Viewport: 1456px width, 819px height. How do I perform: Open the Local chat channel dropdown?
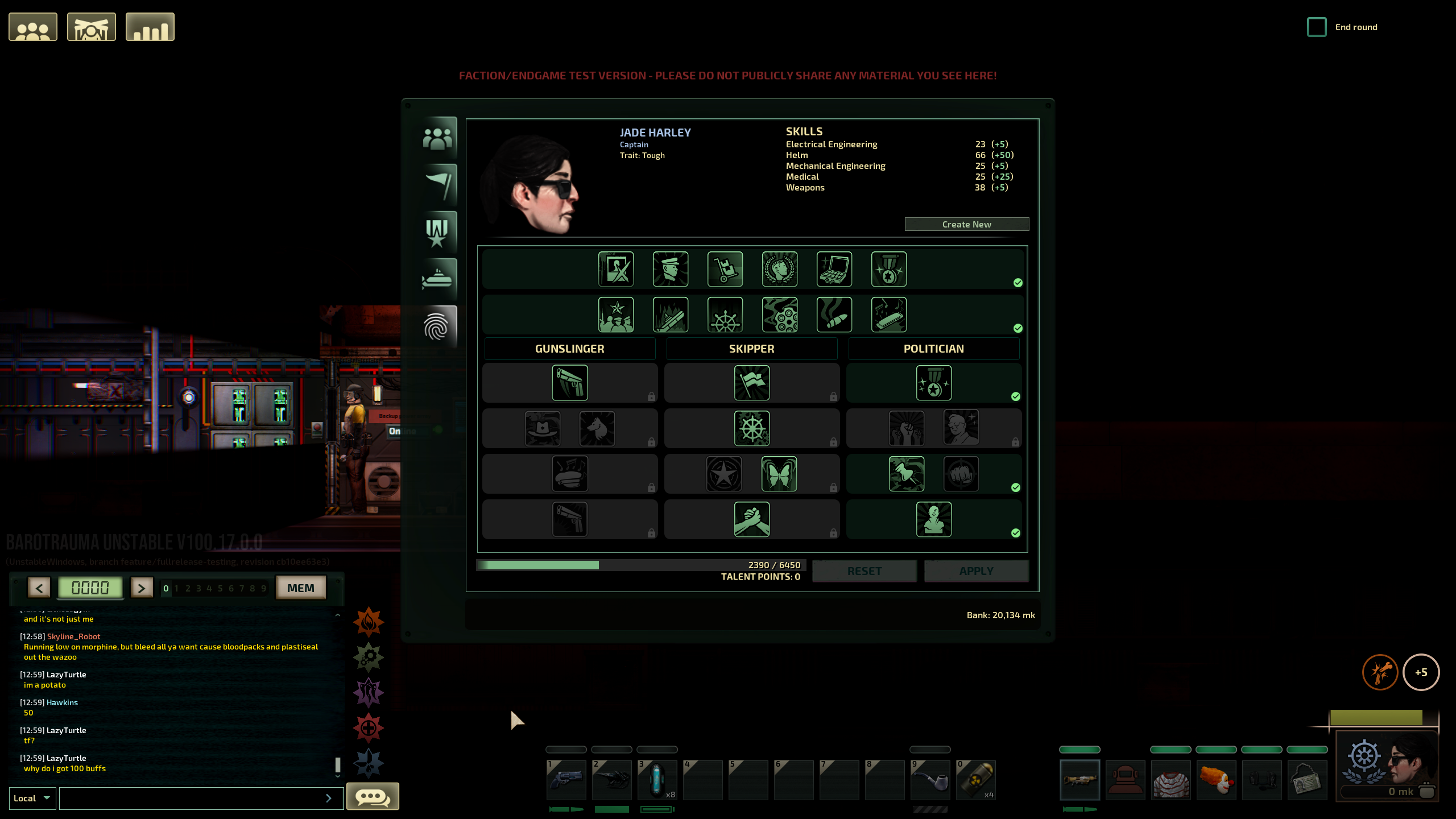[32, 798]
